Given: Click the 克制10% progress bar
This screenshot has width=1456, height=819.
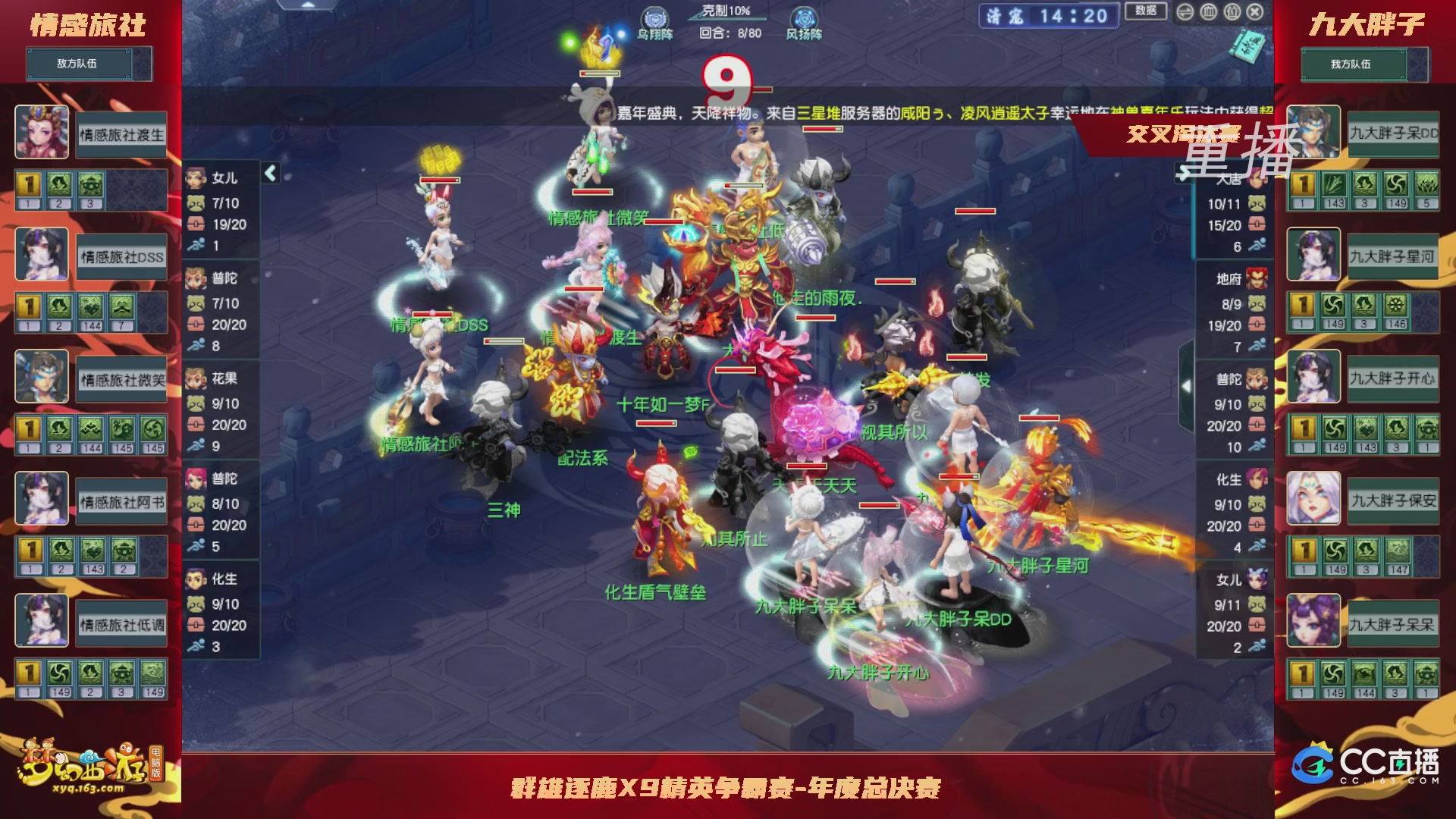Looking at the screenshot, I should pyautogui.click(x=728, y=17).
